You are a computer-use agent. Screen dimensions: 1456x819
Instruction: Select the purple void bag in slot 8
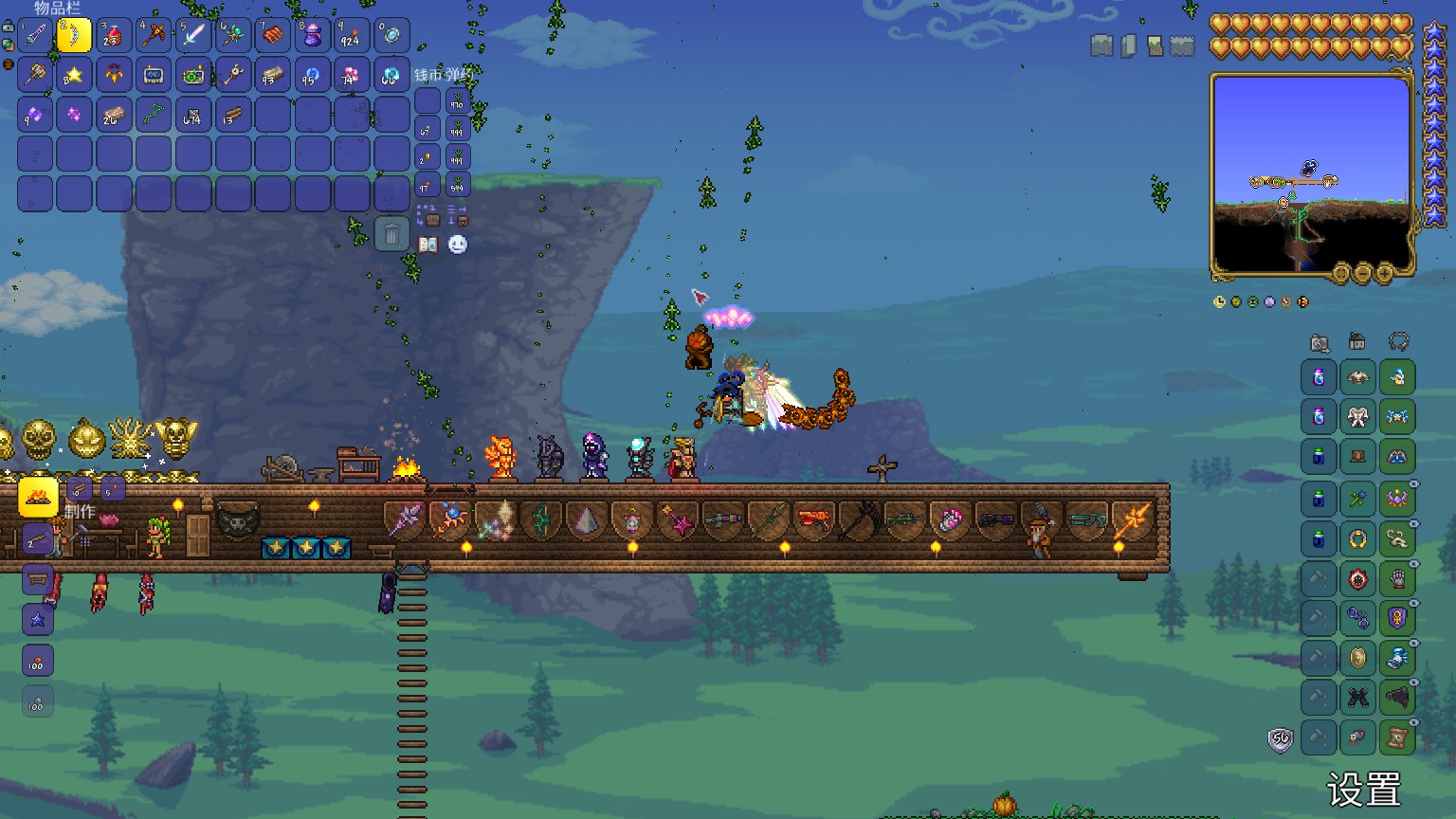tap(312, 36)
